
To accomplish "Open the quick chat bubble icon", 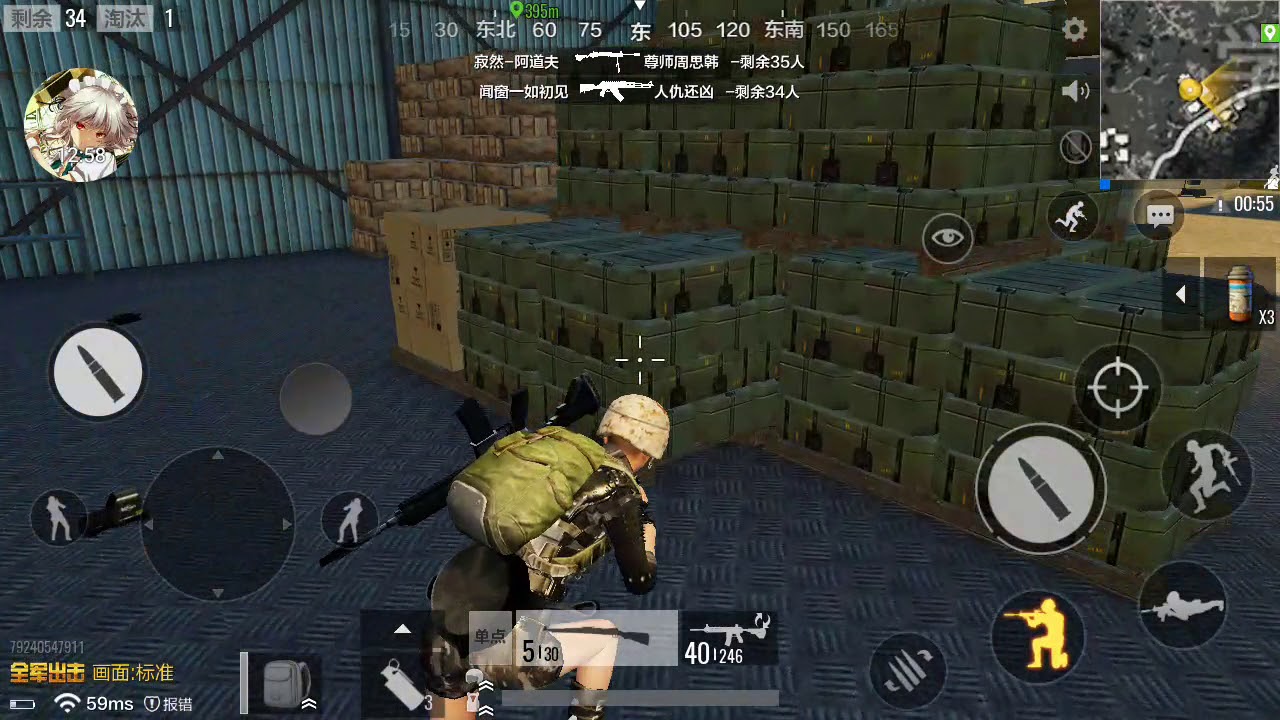I will click(x=1159, y=214).
